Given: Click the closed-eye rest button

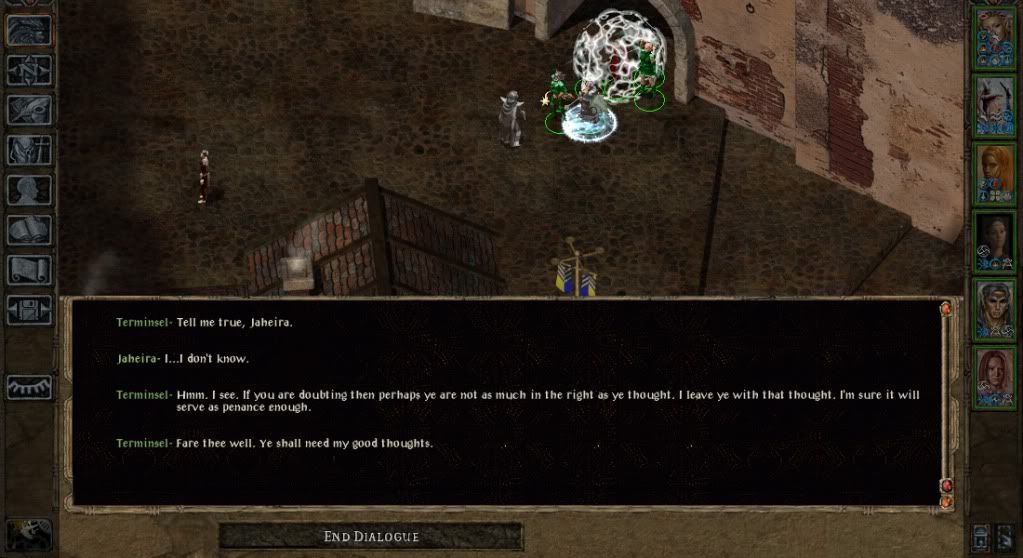Looking at the screenshot, I should (29, 386).
